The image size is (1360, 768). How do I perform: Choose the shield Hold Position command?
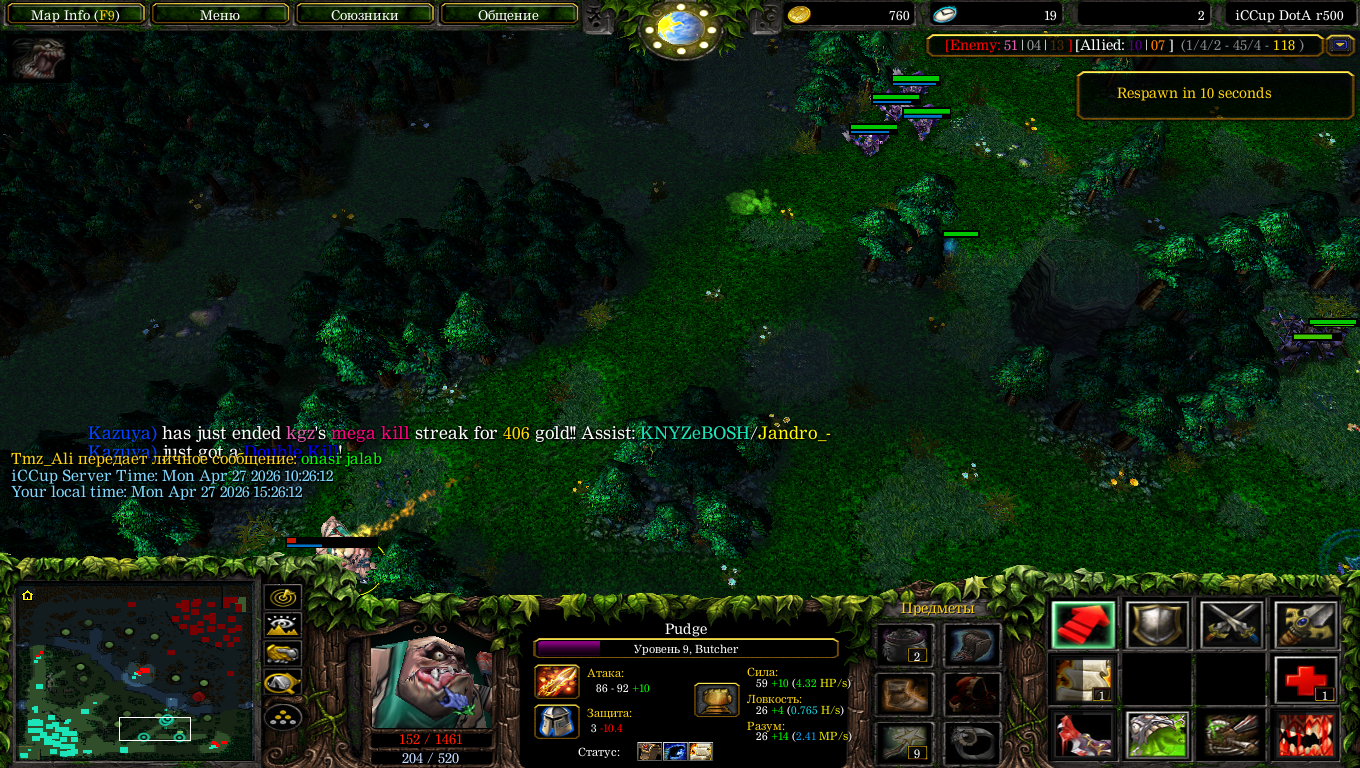(1157, 626)
